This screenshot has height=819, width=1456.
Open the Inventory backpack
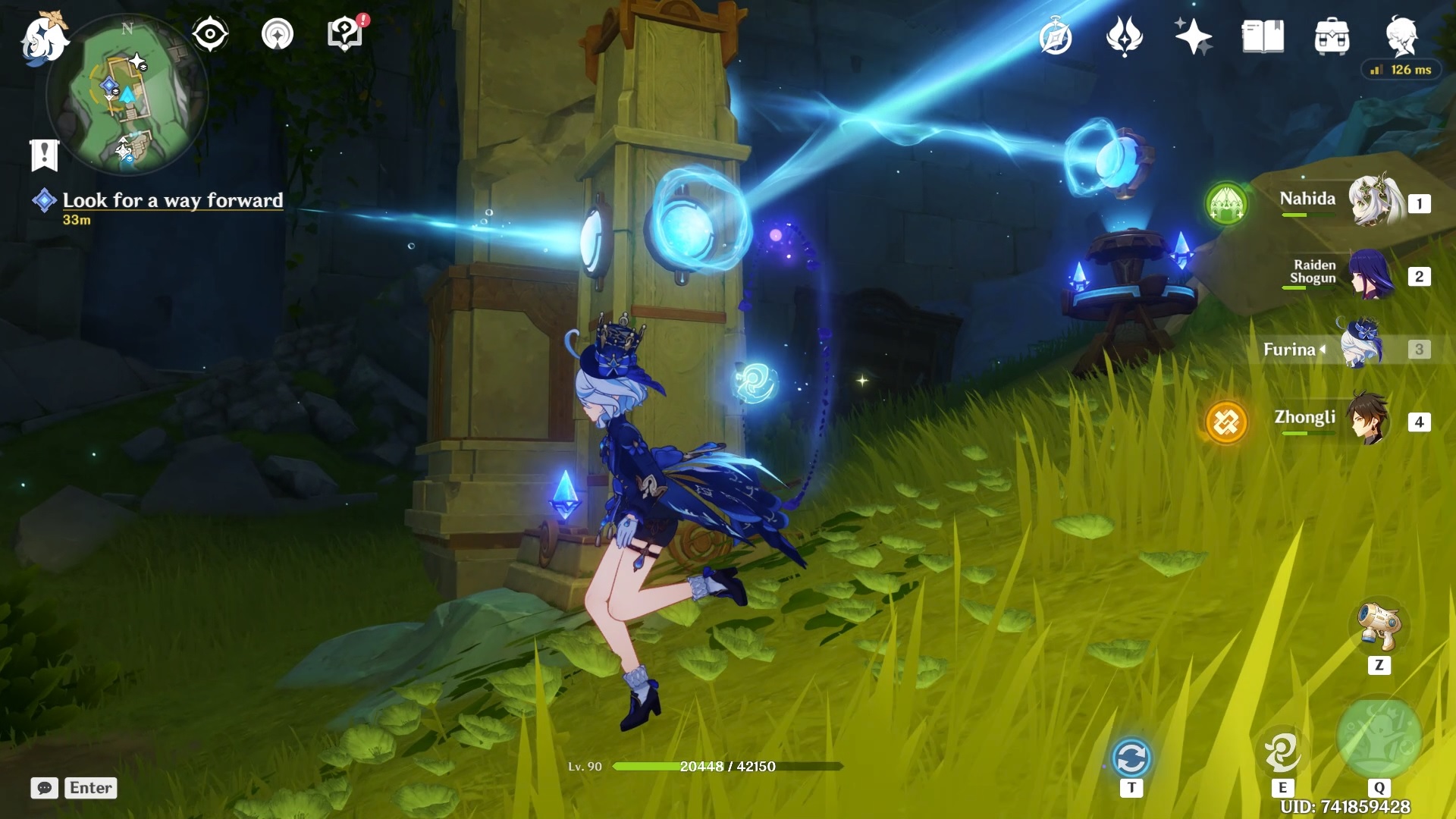coord(1332,37)
